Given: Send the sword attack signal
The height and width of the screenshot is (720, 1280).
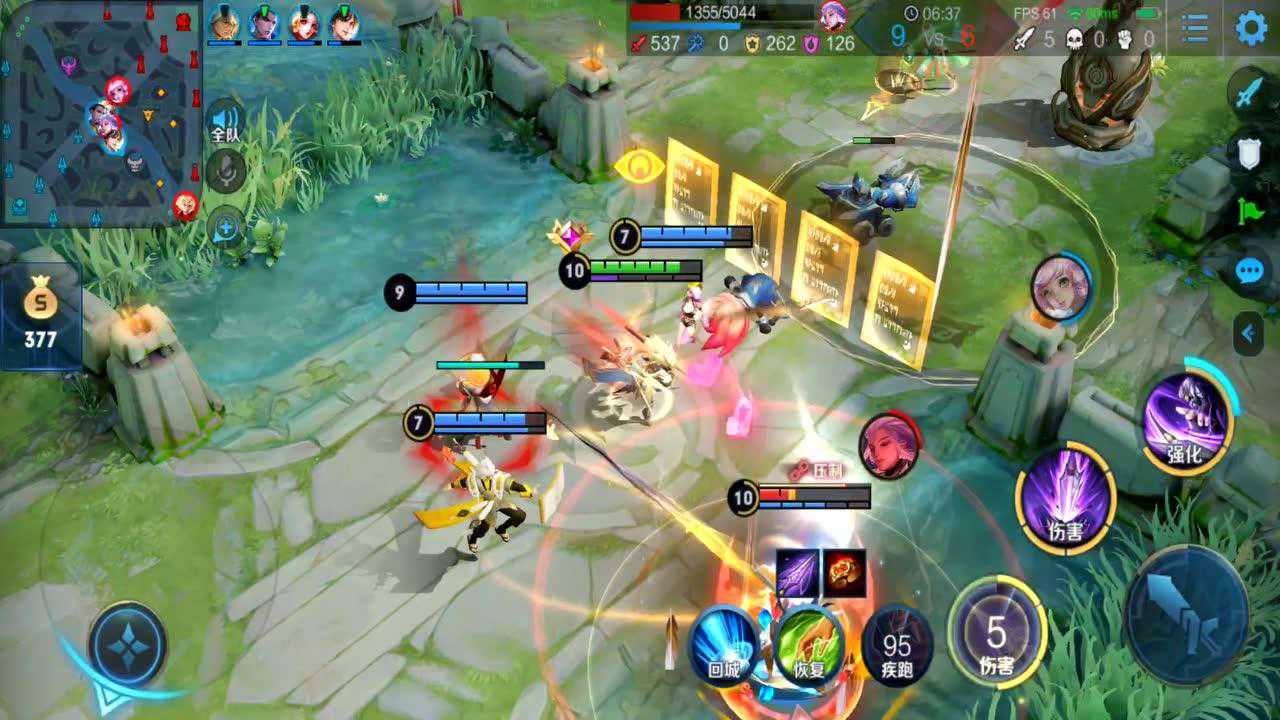Looking at the screenshot, I should click(x=1250, y=96).
